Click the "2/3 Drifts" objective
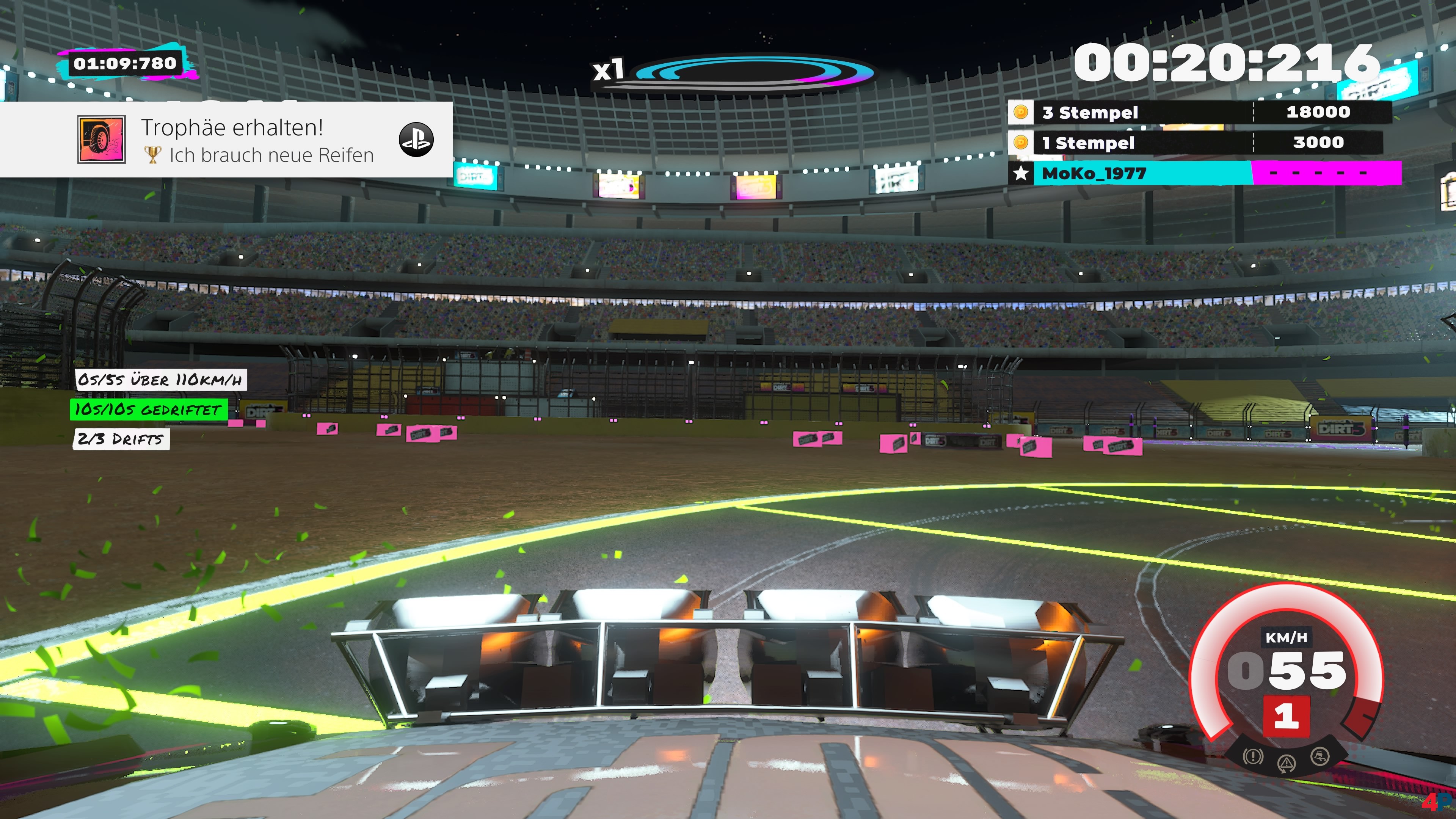This screenshot has width=1456, height=819. 121,439
